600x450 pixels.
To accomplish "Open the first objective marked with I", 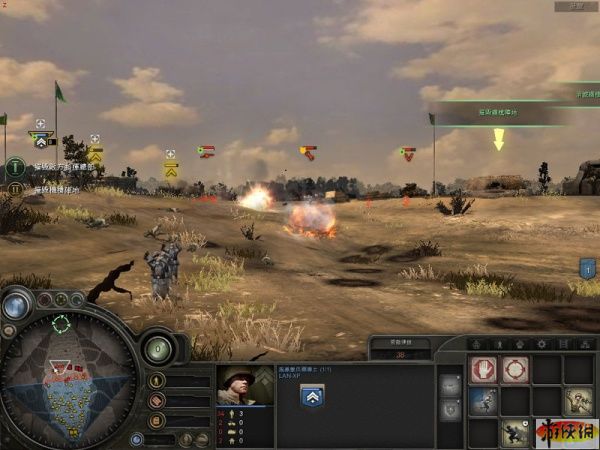I will tap(16, 166).
